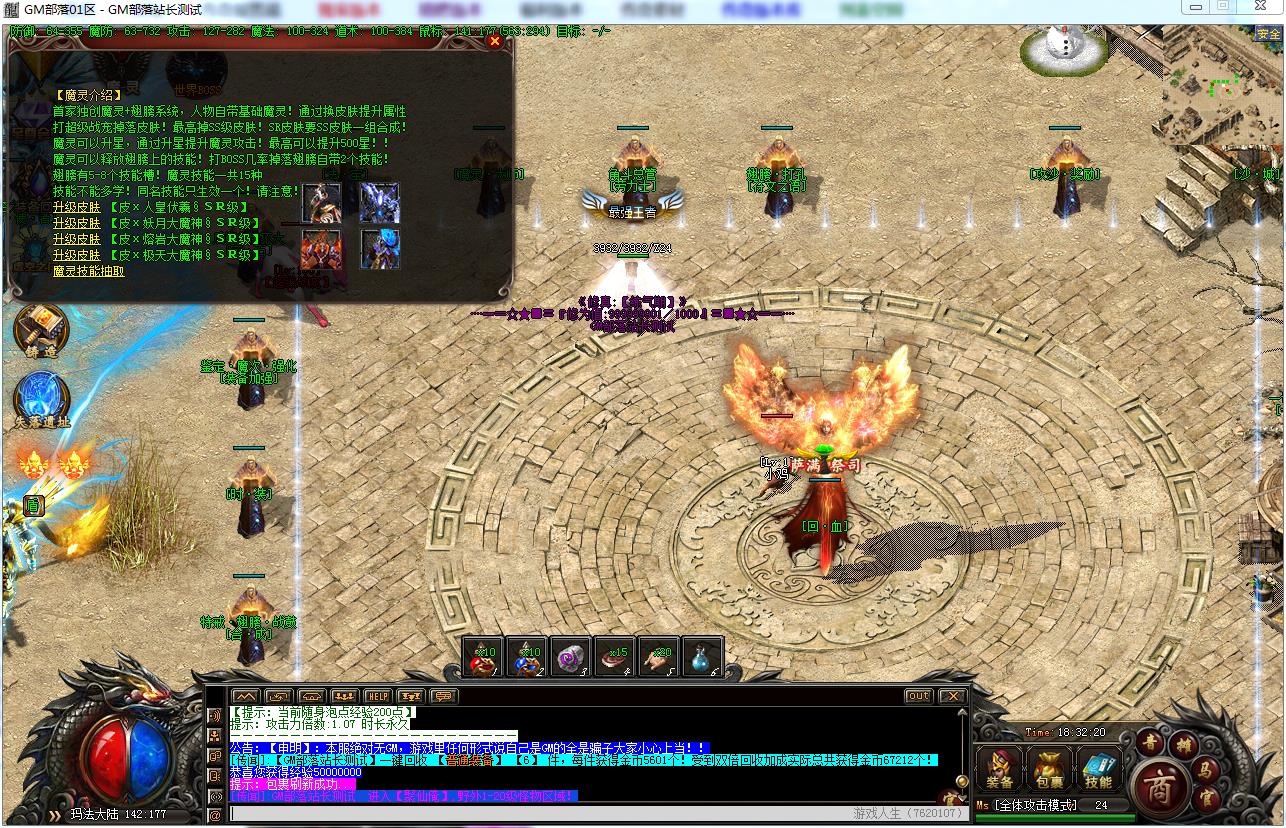Use the red potion in hotbar slot 1
The width and height of the screenshot is (1286, 828).
(x=483, y=656)
